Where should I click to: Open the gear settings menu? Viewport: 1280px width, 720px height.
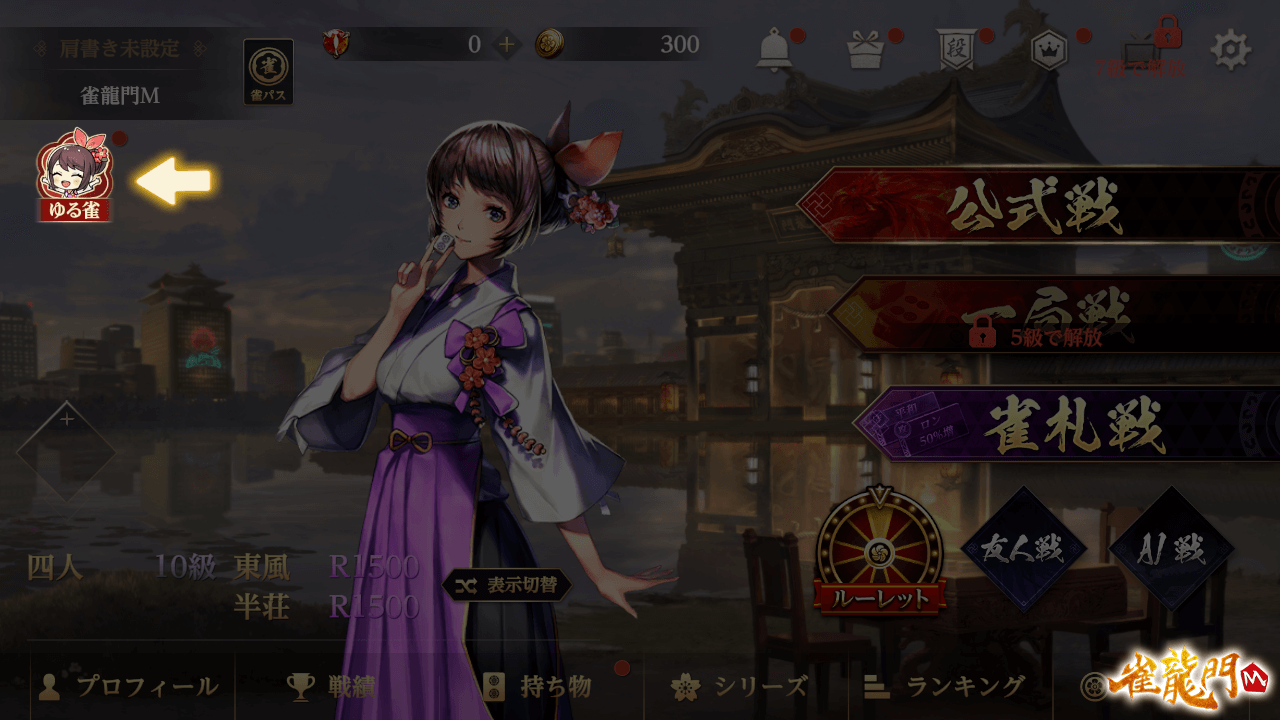1231,50
